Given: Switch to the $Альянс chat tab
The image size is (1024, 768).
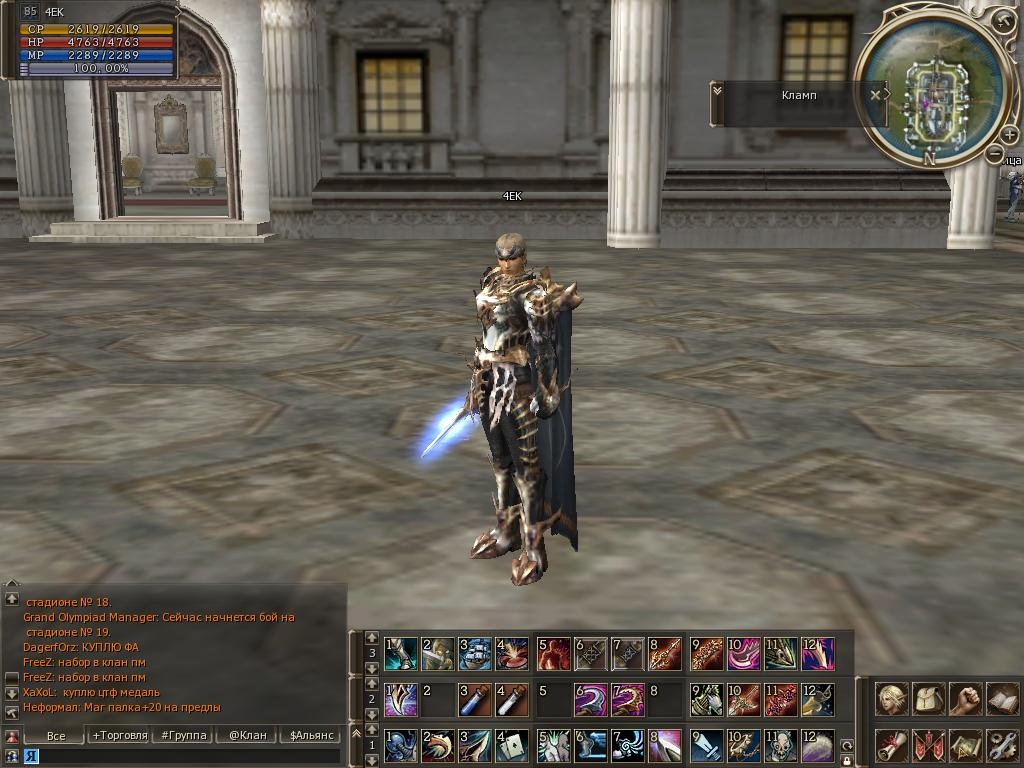Looking at the screenshot, I should (311, 735).
